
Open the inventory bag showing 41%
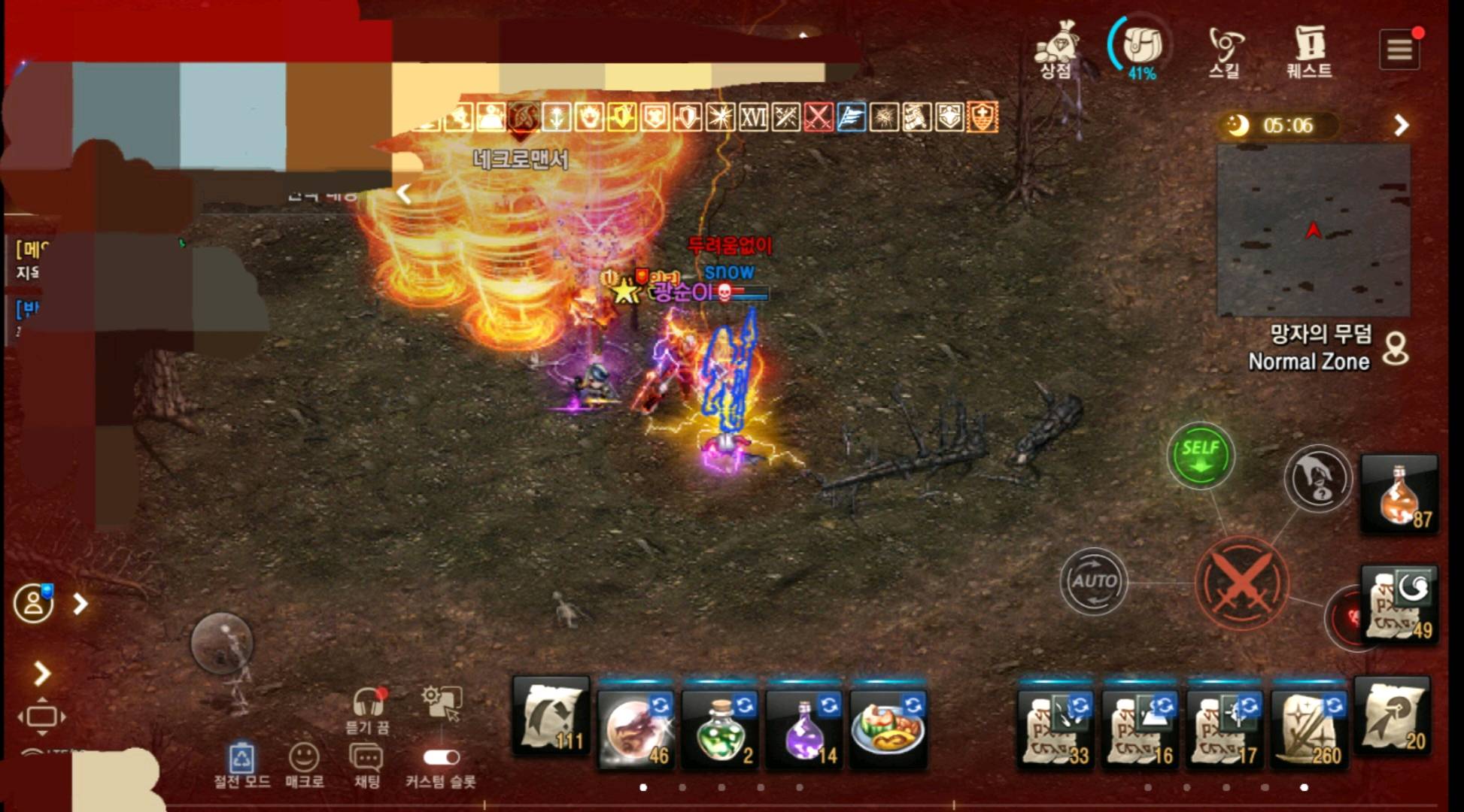(x=1141, y=47)
